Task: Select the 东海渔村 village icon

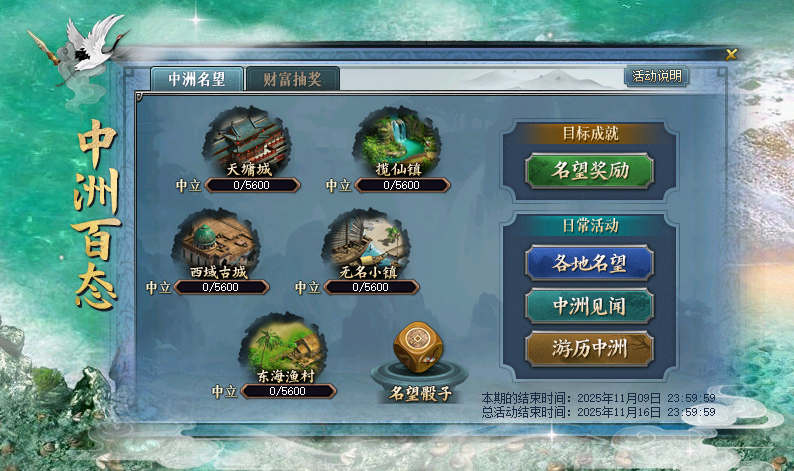Action: [284, 347]
